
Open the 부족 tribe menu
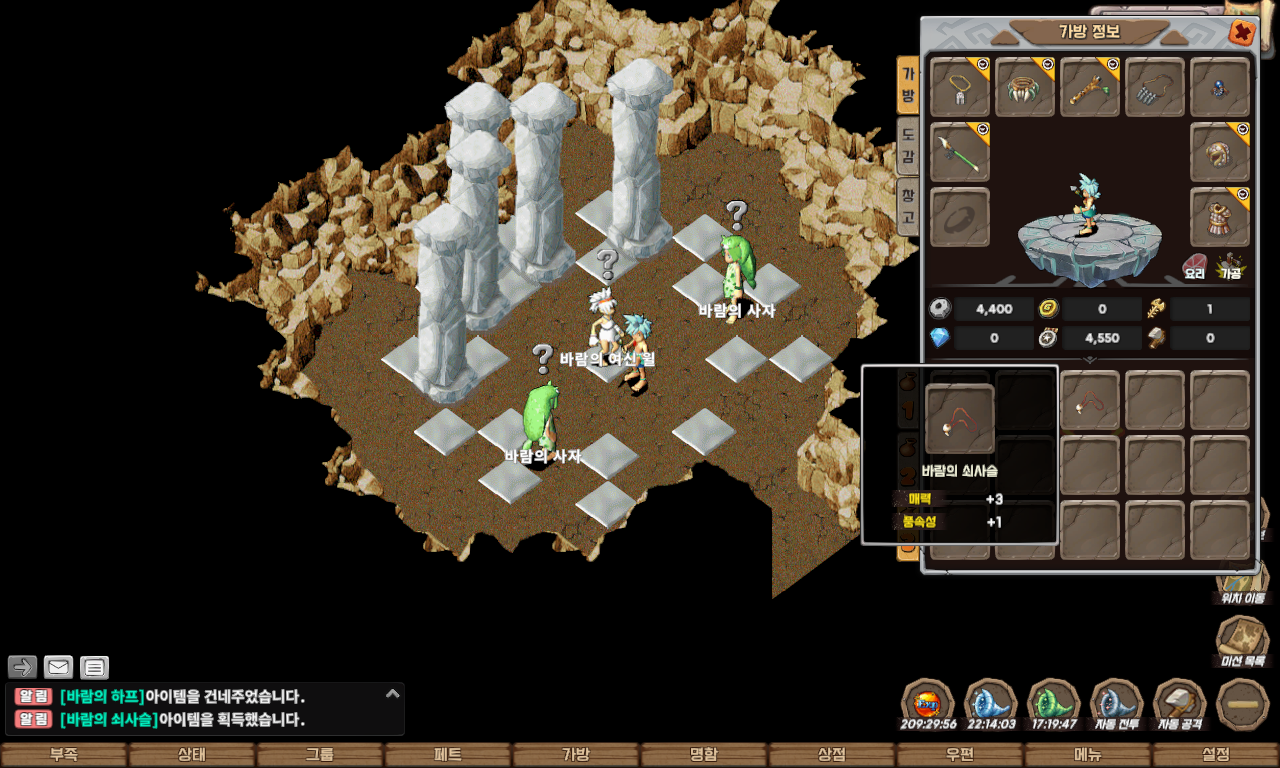pos(64,755)
